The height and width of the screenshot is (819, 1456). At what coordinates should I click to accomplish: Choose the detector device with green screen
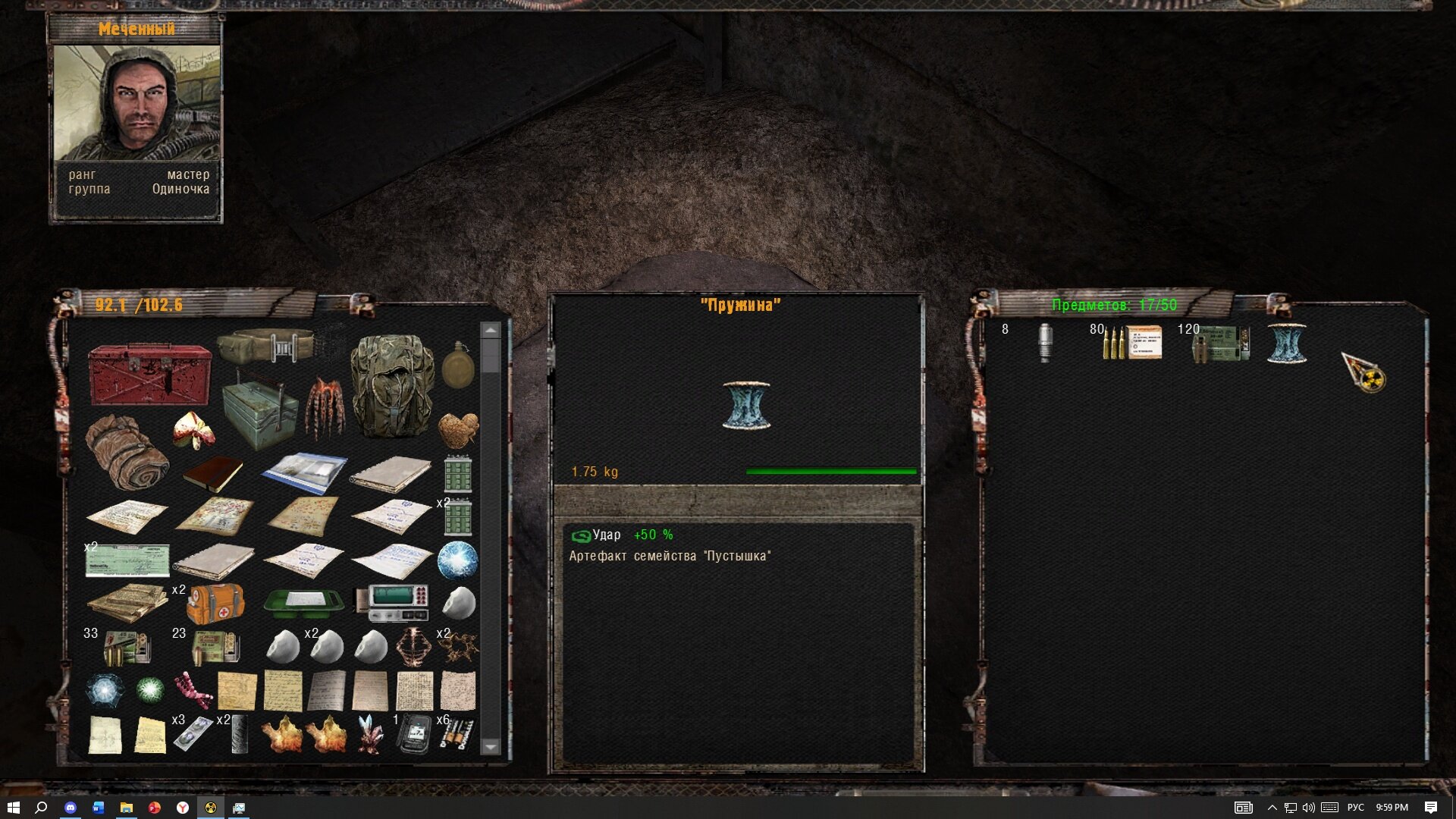pyautogui.click(x=393, y=603)
